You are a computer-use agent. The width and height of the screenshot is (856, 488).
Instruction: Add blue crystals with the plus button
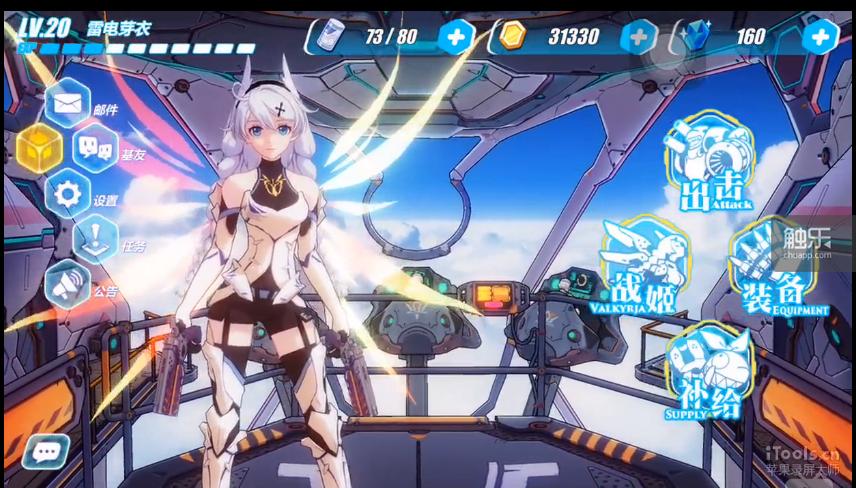(820, 37)
